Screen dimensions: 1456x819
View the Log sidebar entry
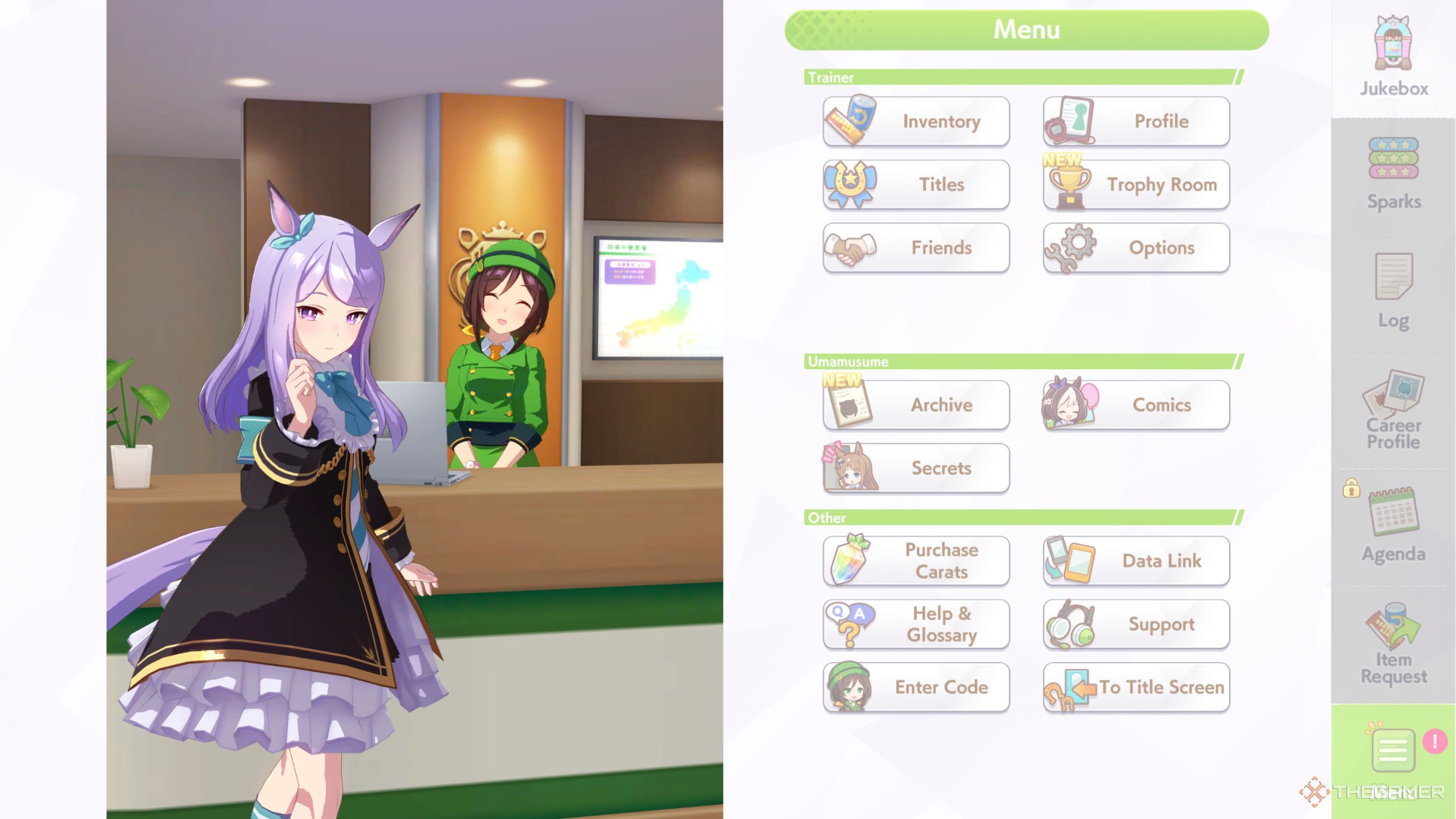tap(1393, 291)
